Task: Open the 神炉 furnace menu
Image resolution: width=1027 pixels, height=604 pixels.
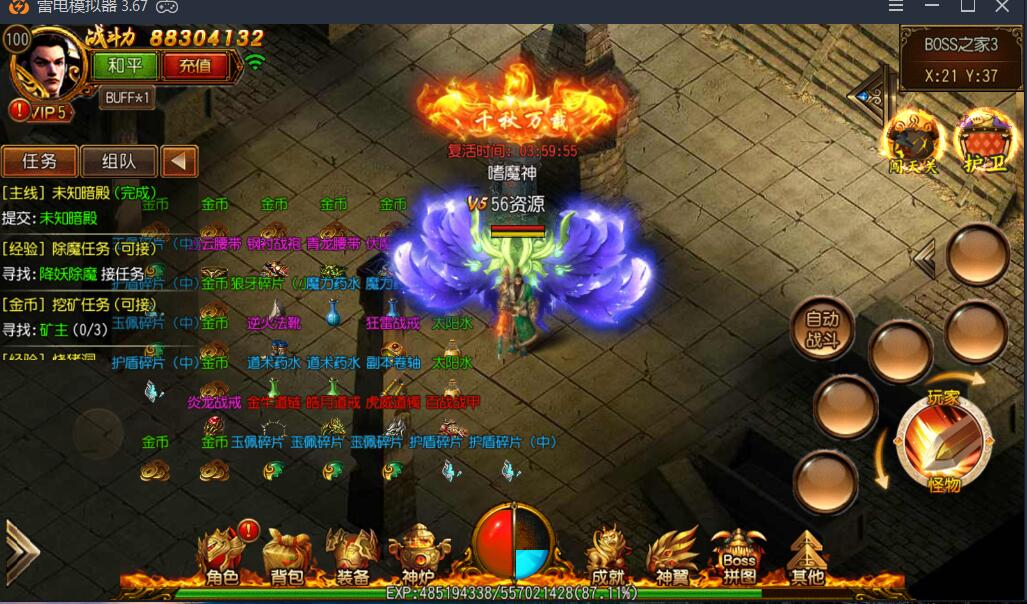Action: (418, 556)
